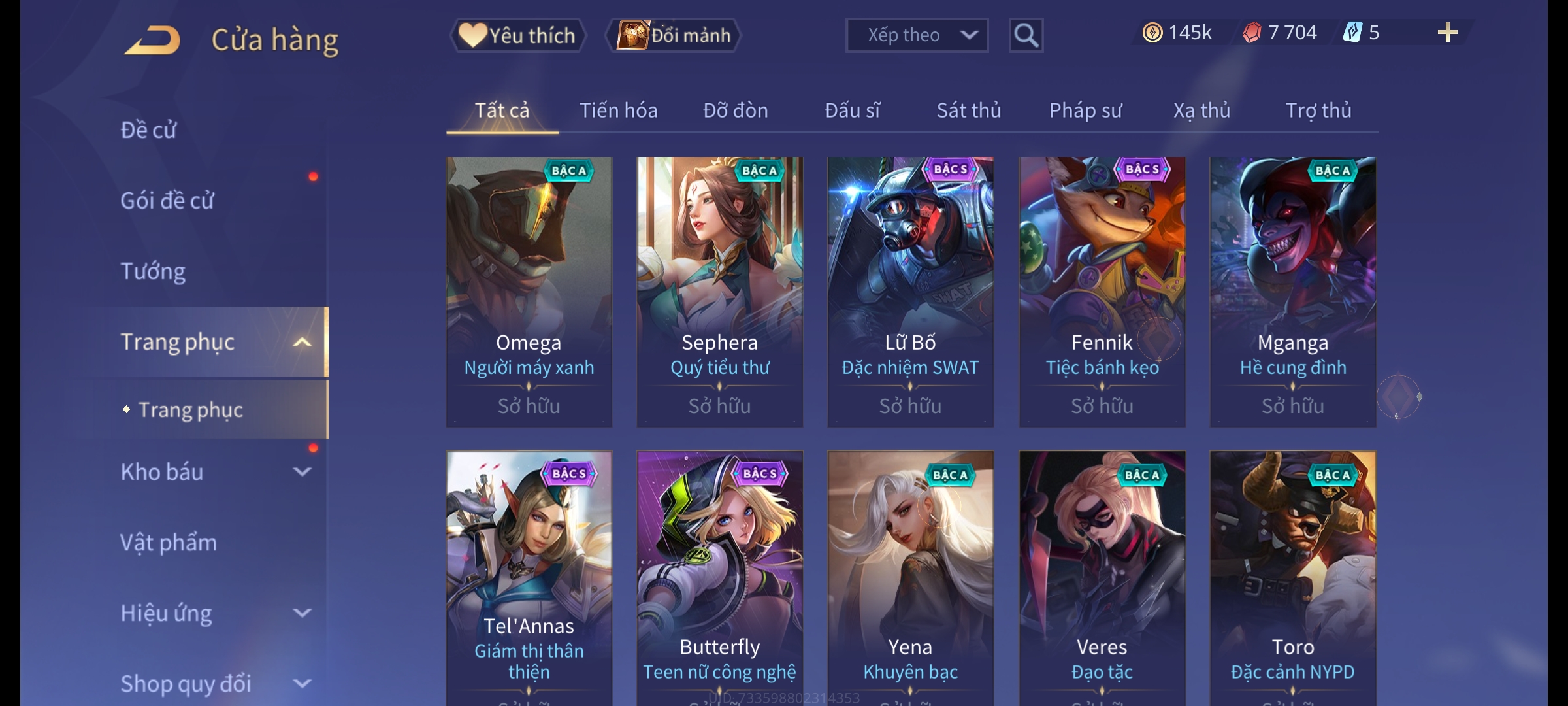Choose the Trợ thủ tab
The height and width of the screenshot is (706, 1568).
coord(1318,110)
